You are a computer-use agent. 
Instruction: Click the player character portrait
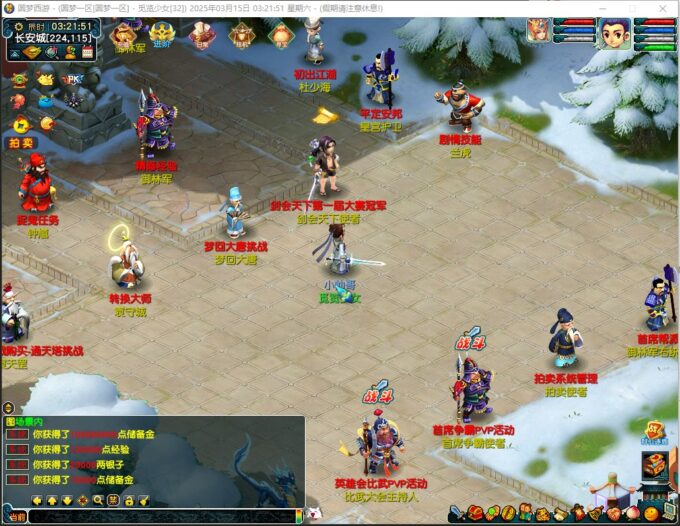point(615,34)
